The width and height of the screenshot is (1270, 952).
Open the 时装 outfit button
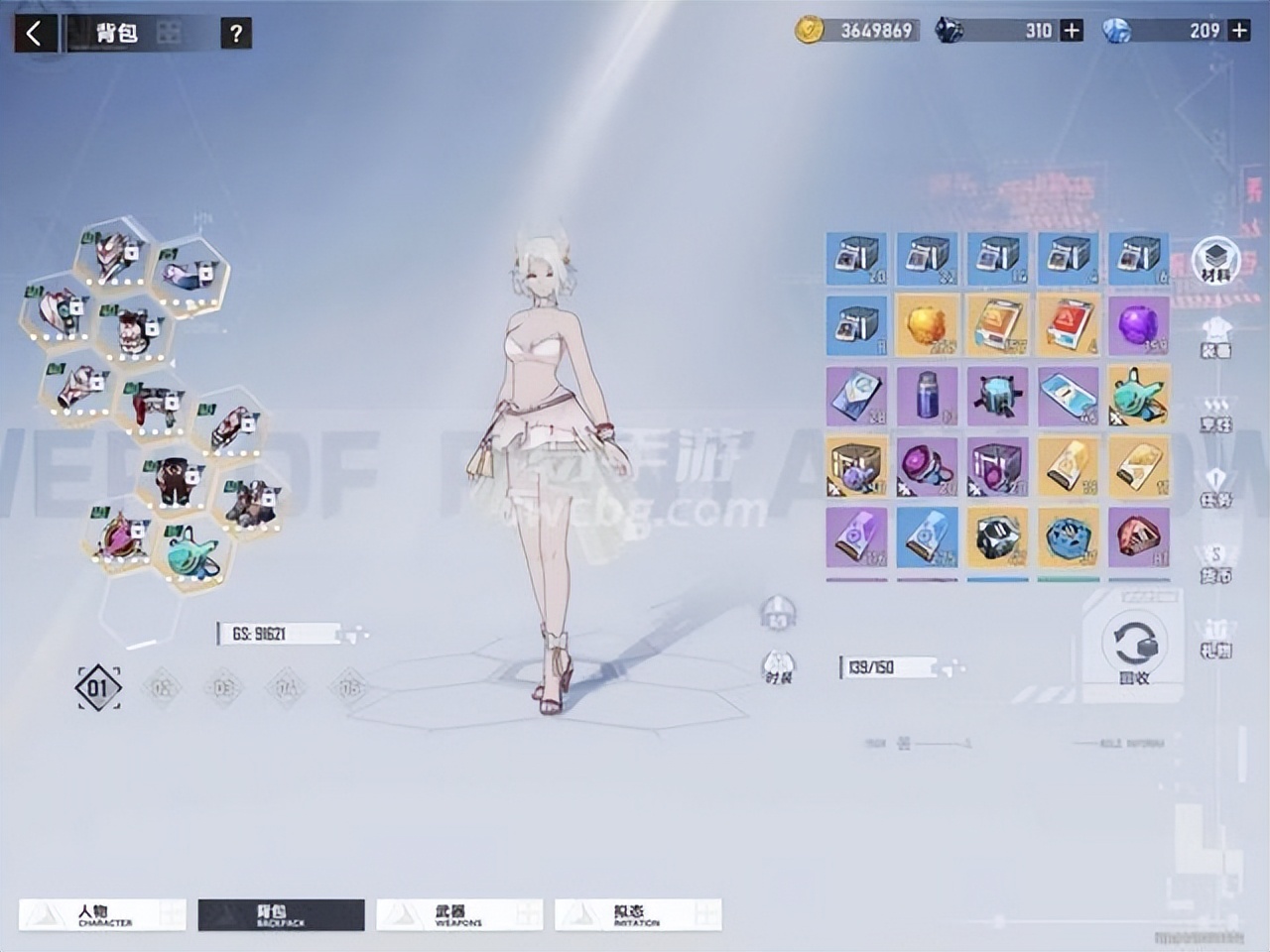point(780,666)
